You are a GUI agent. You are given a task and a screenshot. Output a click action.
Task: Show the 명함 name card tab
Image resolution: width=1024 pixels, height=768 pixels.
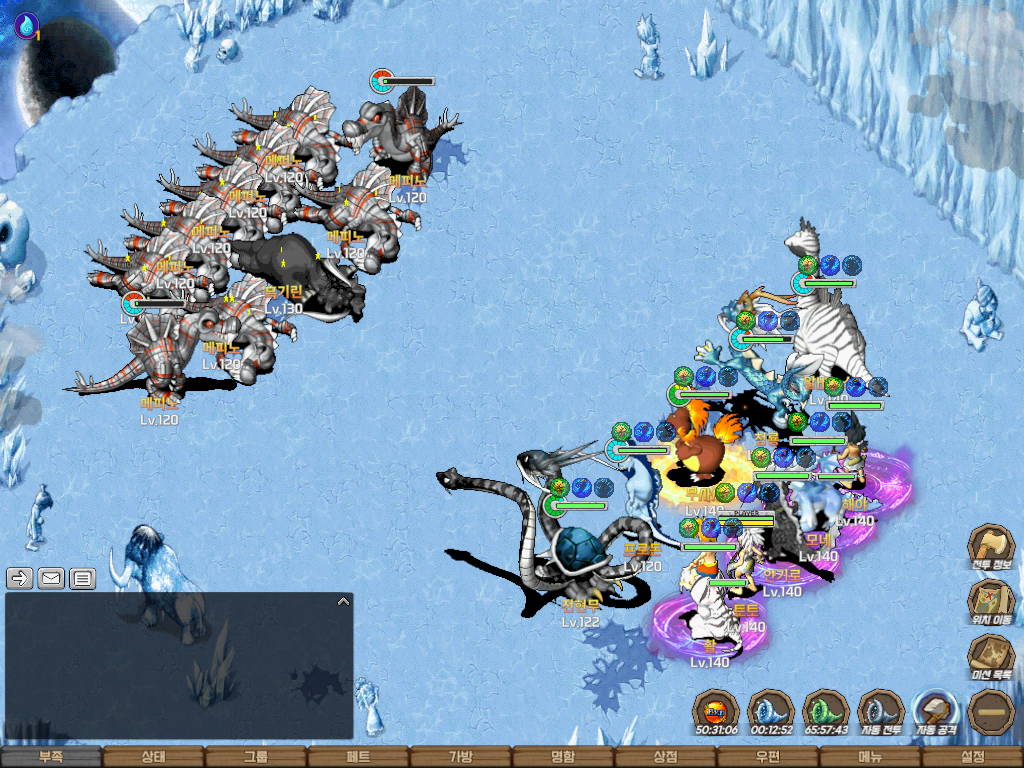tap(563, 758)
